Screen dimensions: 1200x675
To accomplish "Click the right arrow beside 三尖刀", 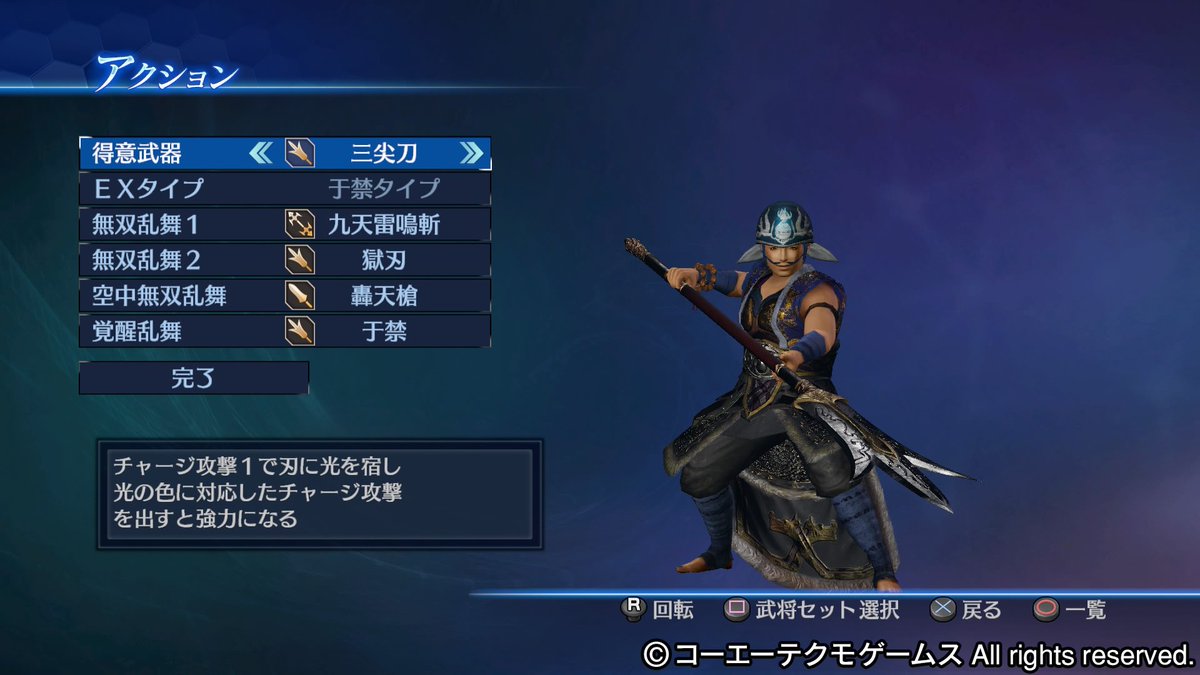I will pos(471,153).
